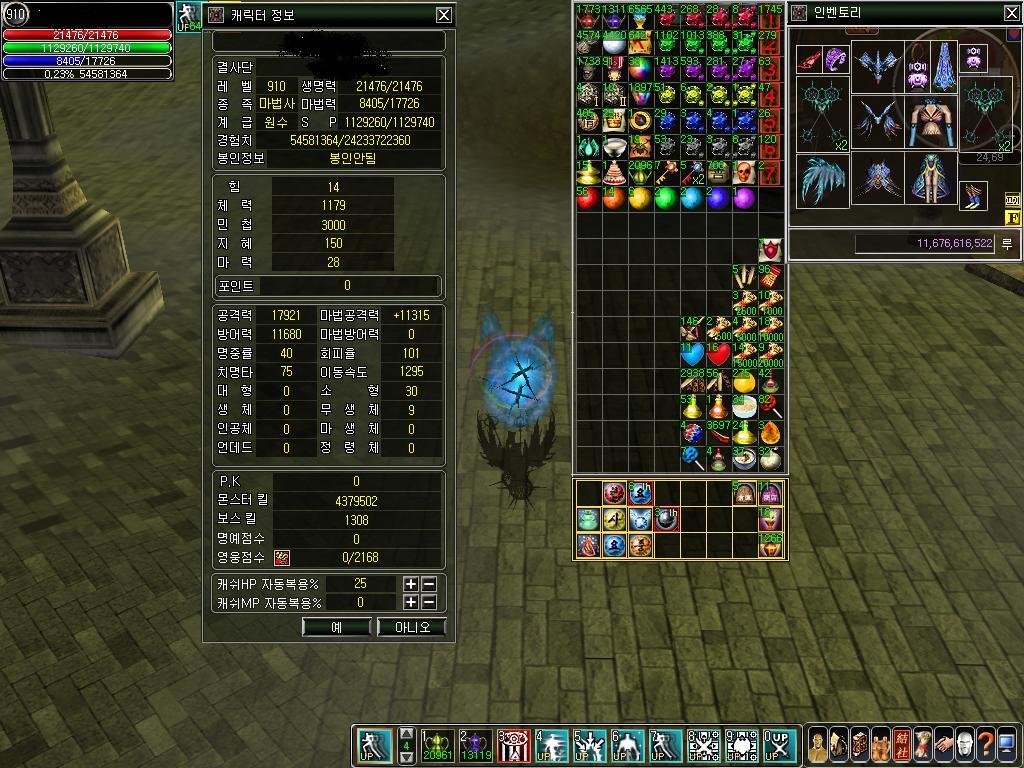Select the equipped boots slot

click(x=973, y=196)
